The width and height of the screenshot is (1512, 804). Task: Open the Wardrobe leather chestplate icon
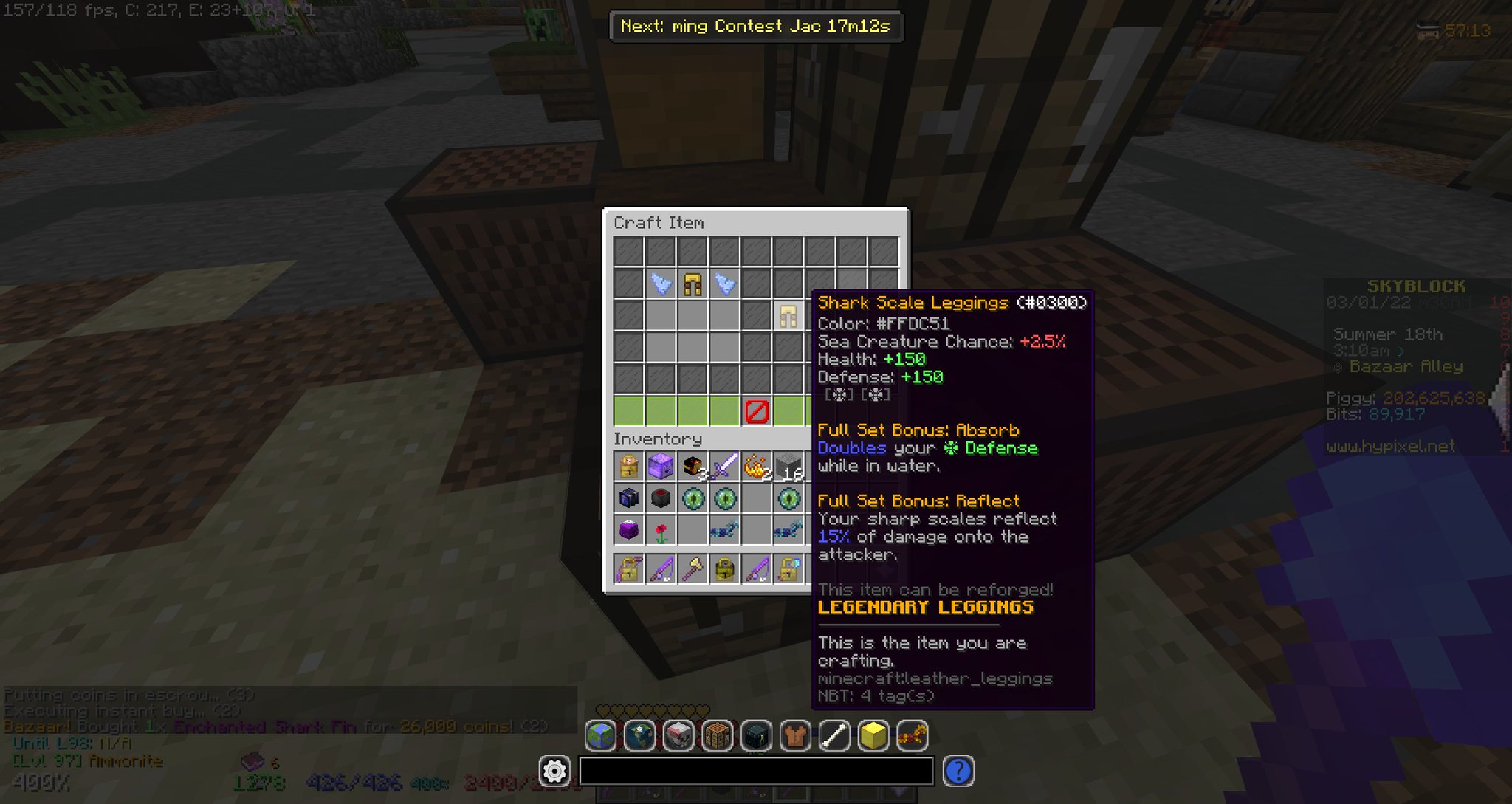[x=795, y=735]
